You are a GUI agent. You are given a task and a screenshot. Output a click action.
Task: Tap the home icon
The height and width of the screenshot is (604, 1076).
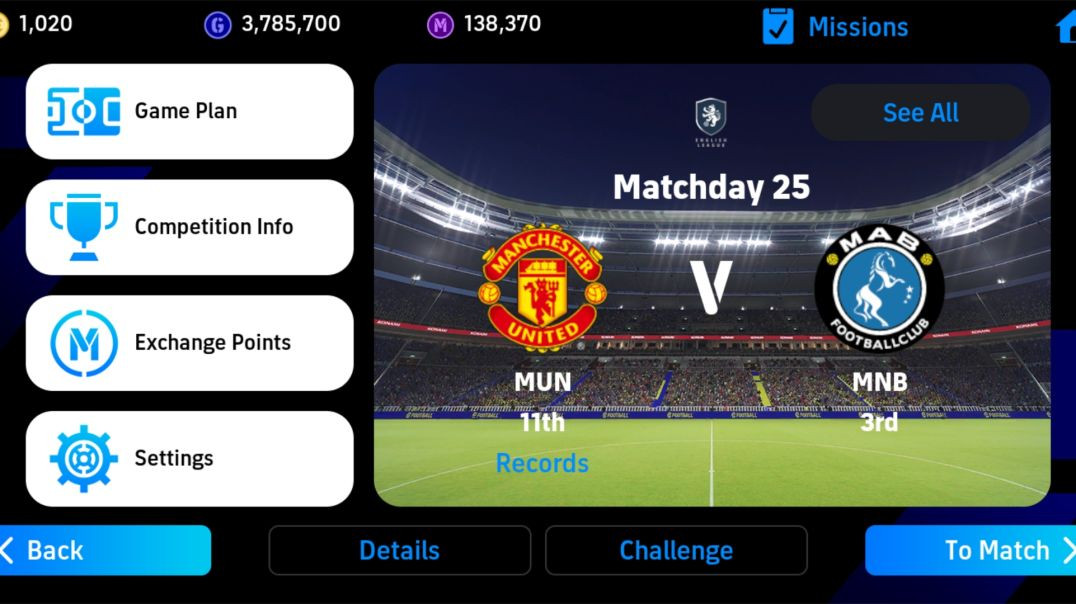pyautogui.click(x=1066, y=27)
